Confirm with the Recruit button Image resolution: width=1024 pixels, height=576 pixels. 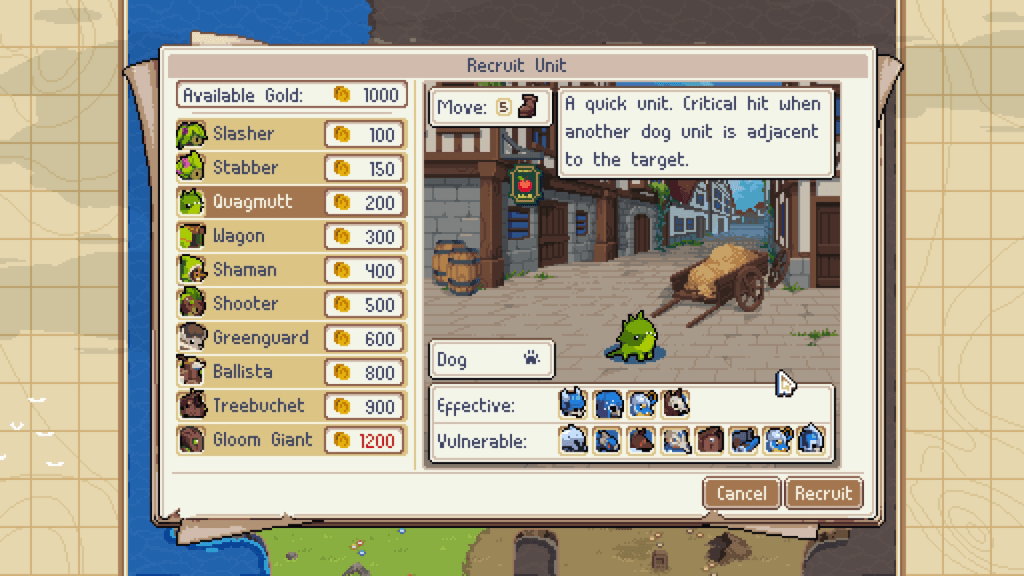(x=824, y=493)
